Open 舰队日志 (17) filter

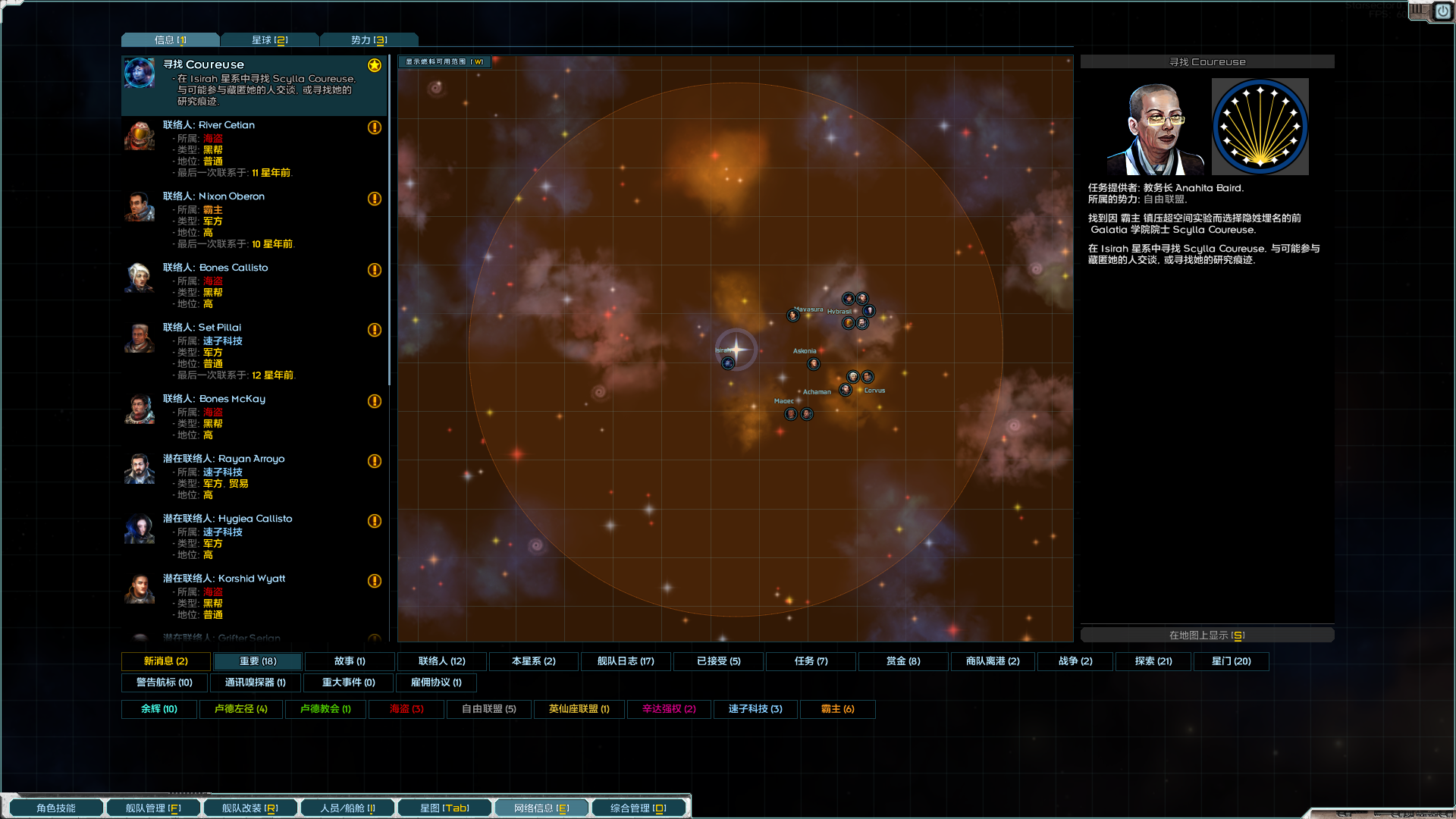(626, 661)
